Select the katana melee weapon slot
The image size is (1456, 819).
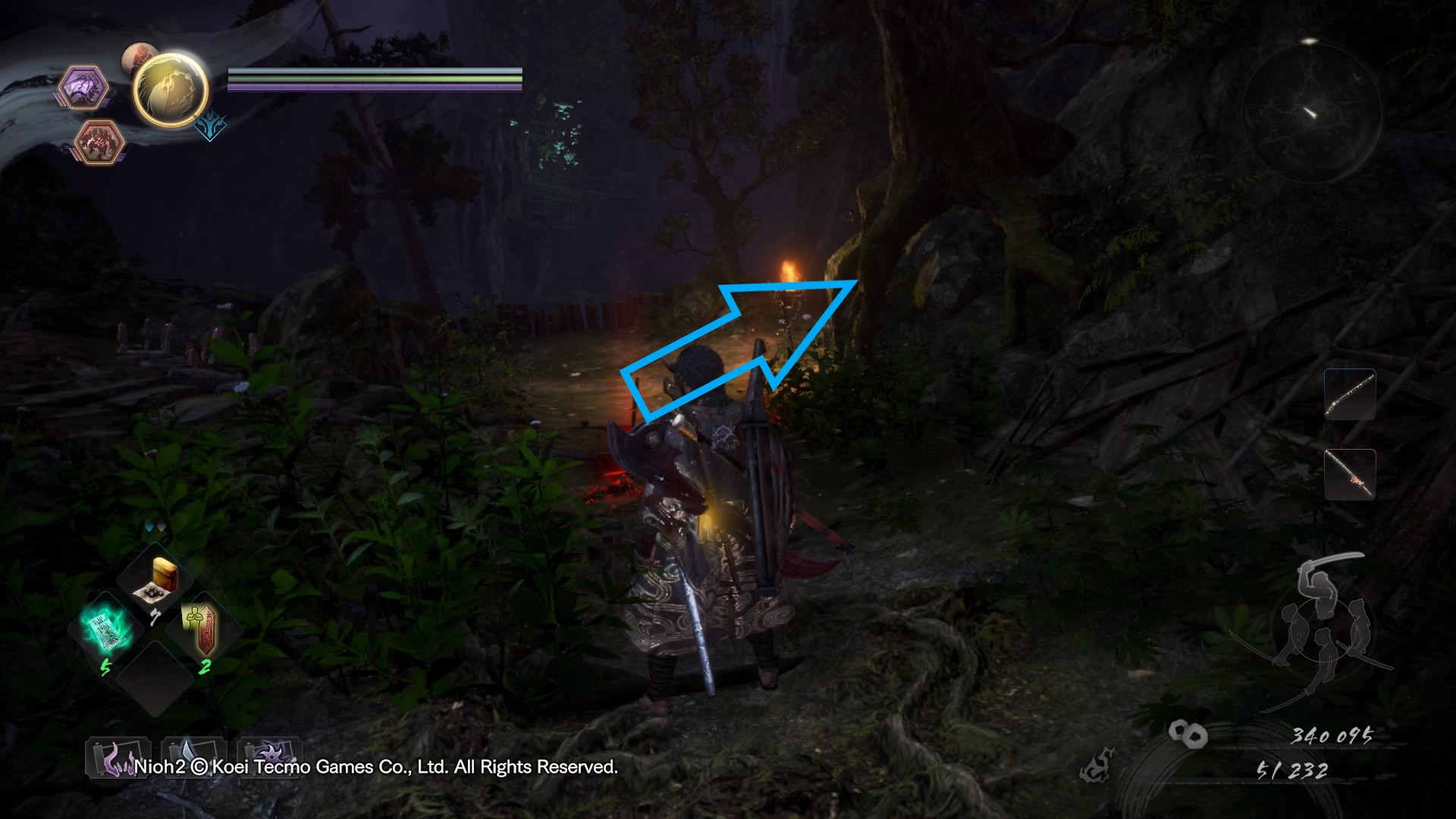coord(1350,474)
